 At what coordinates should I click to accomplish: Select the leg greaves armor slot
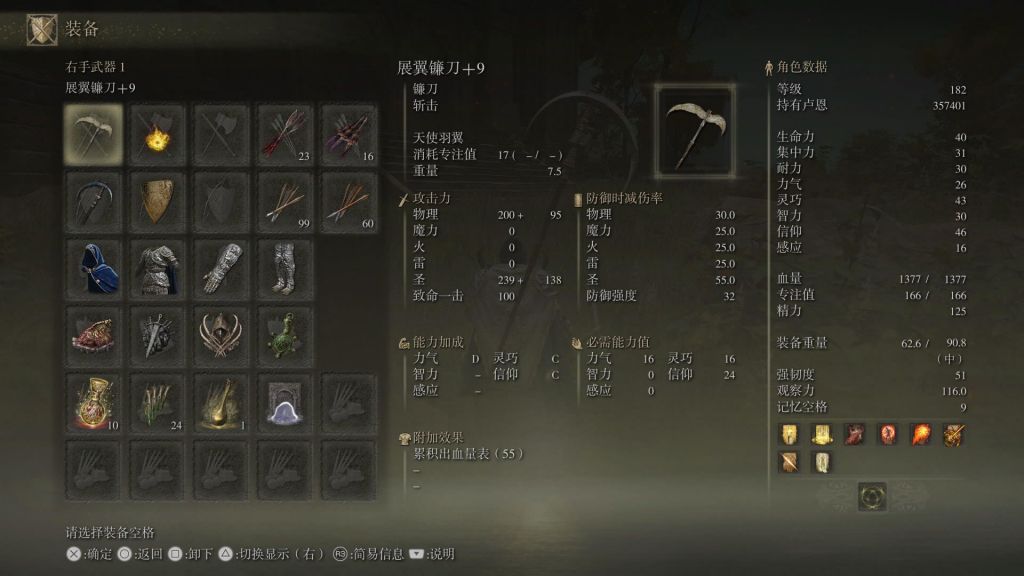click(286, 267)
